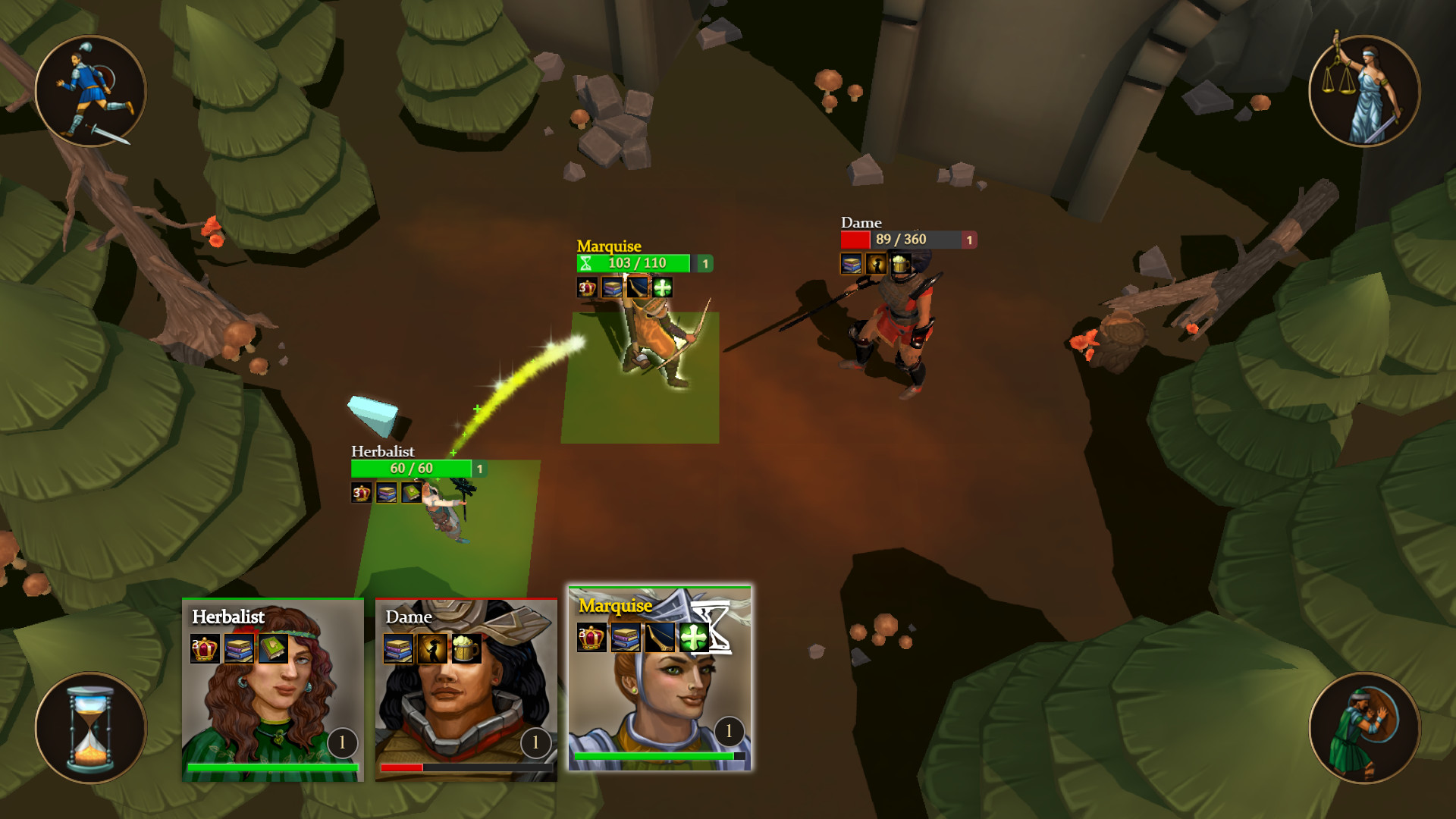Click the dark blade icon on Marquise card
The width and height of the screenshot is (1456, 819).
(x=660, y=638)
